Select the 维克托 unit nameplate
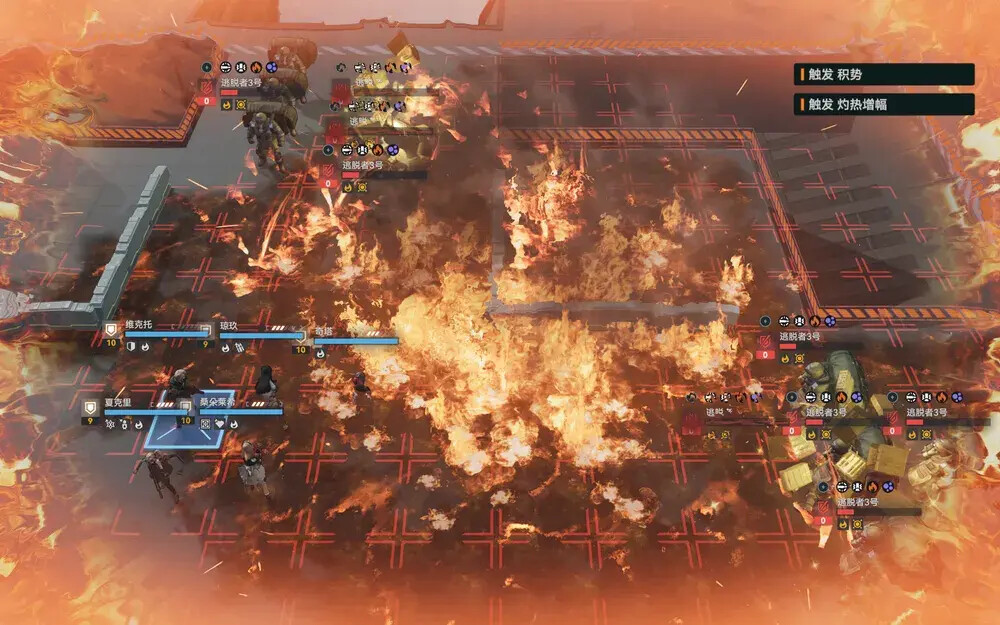 (x=140, y=326)
